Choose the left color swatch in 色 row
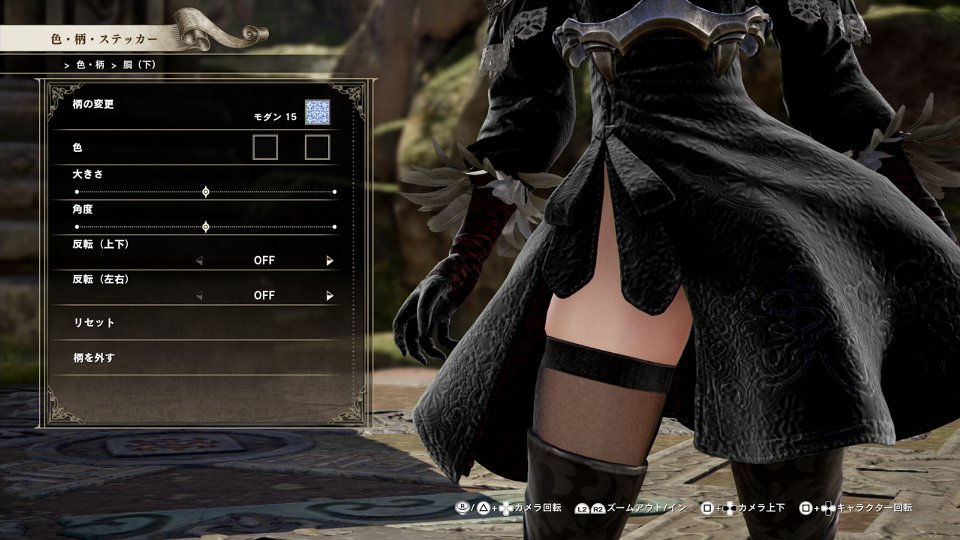The width and height of the screenshot is (960, 540). [265, 148]
